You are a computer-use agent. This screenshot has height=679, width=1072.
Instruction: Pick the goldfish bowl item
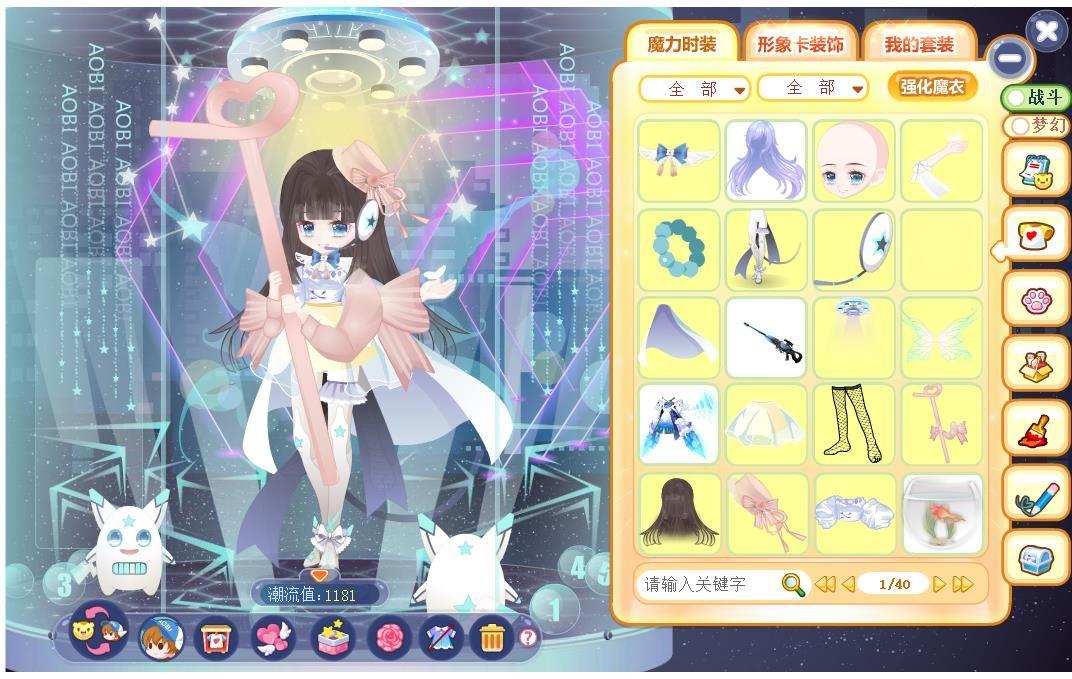tap(942, 513)
